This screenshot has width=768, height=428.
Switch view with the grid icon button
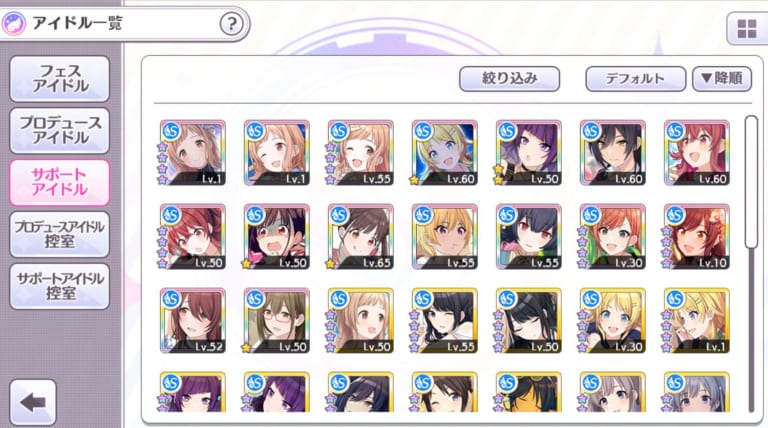[746, 29]
